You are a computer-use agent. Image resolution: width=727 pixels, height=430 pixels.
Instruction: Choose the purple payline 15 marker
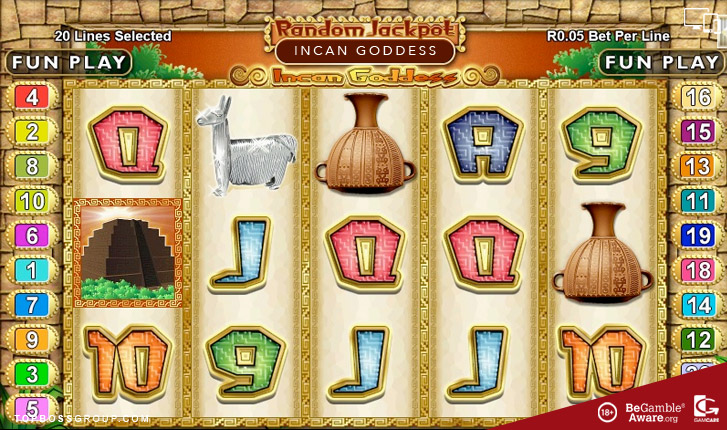click(x=696, y=131)
